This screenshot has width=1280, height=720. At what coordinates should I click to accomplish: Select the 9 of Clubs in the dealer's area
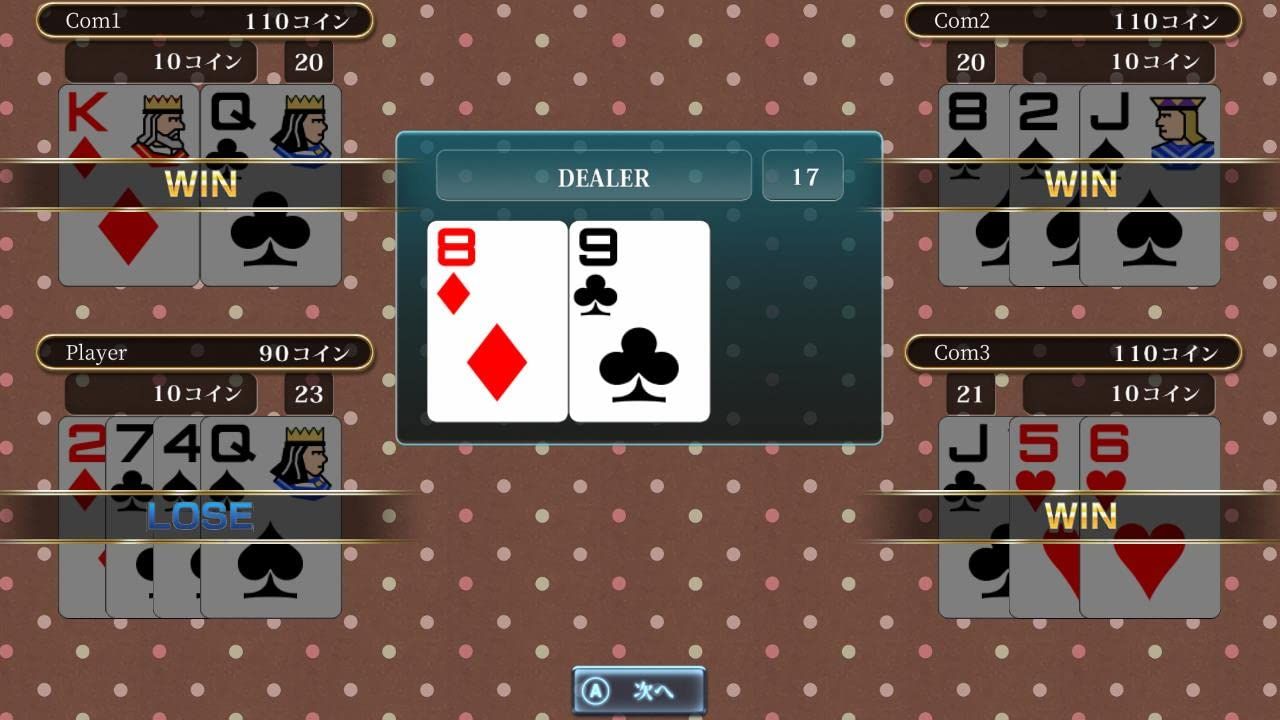coord(640,318)
